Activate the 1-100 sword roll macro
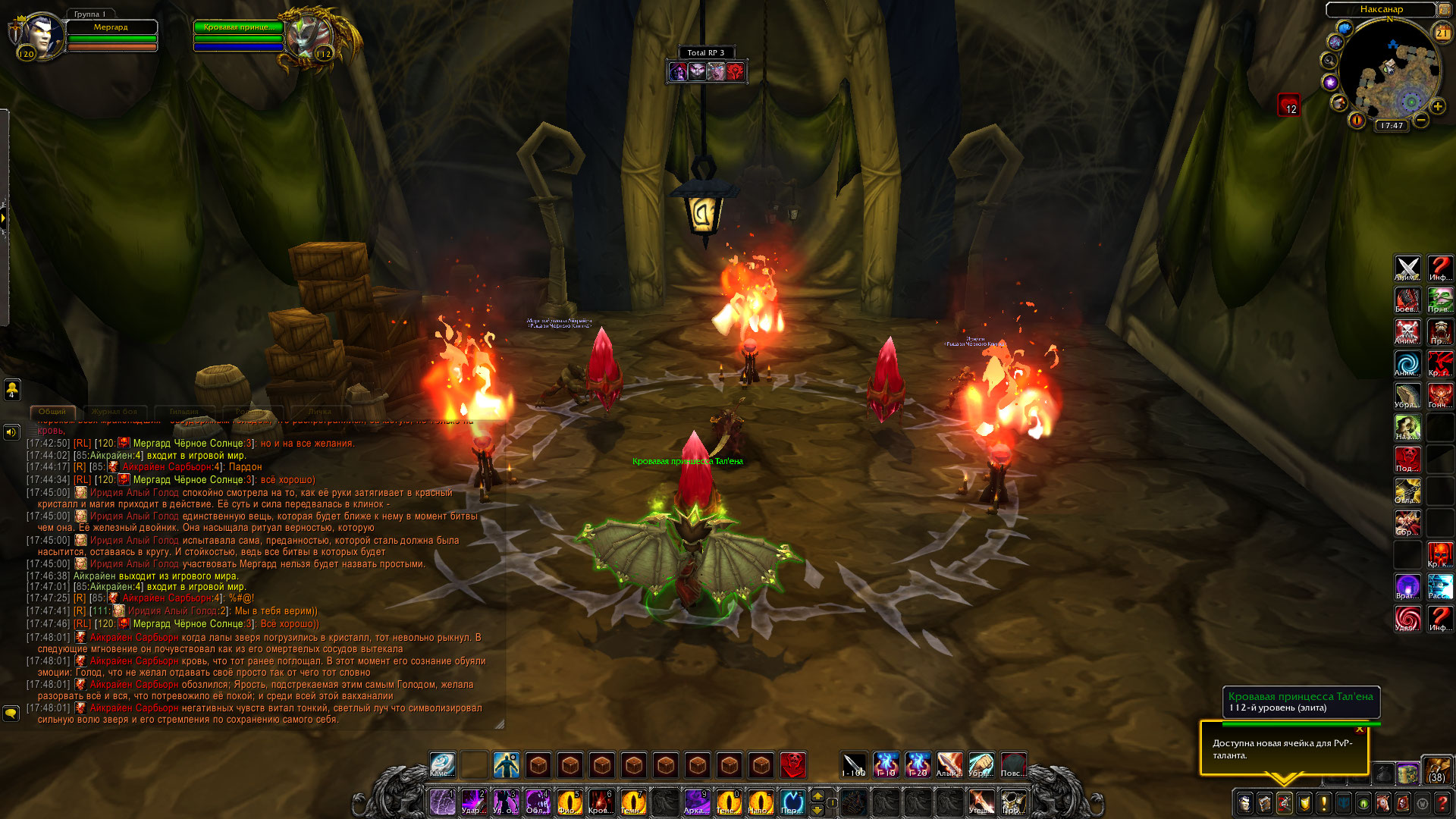Viewport: 1456px width, 819px height. (x=854, y=764)
